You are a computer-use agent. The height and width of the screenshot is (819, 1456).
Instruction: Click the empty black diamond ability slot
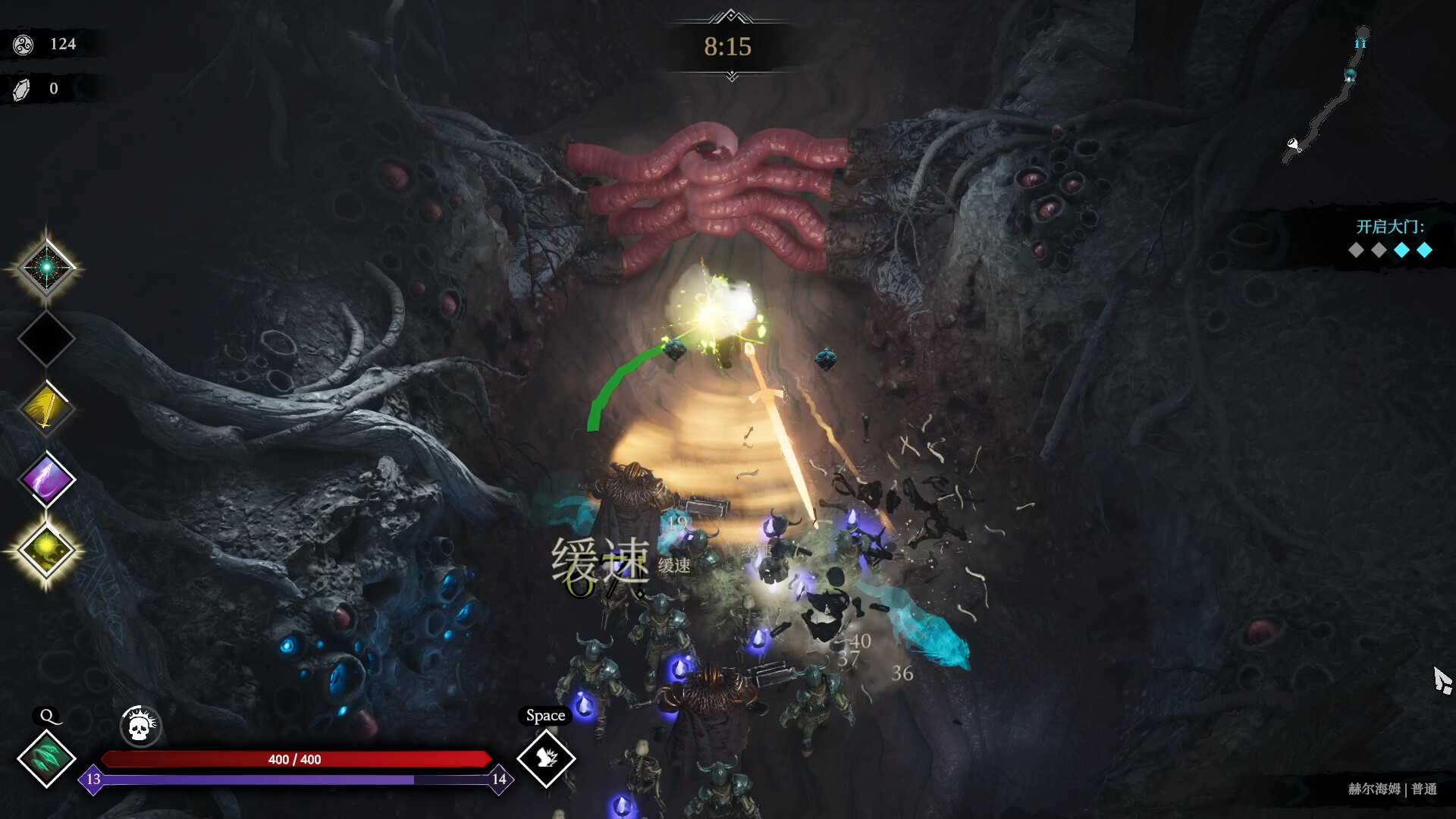point(46,338)
